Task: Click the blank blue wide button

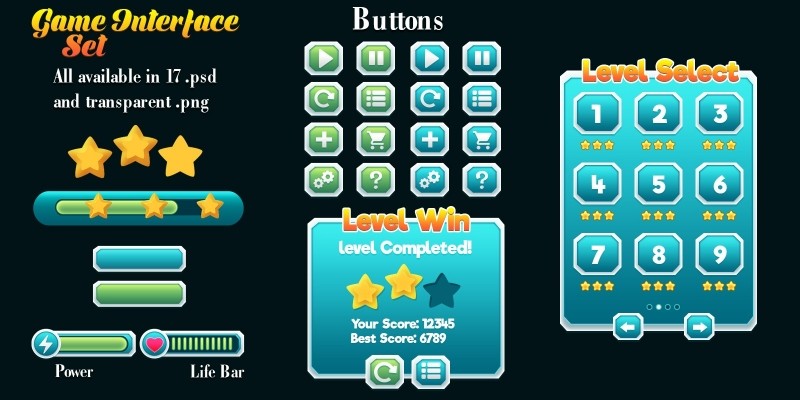Action: pyautogui.click(x=139, y=259)
